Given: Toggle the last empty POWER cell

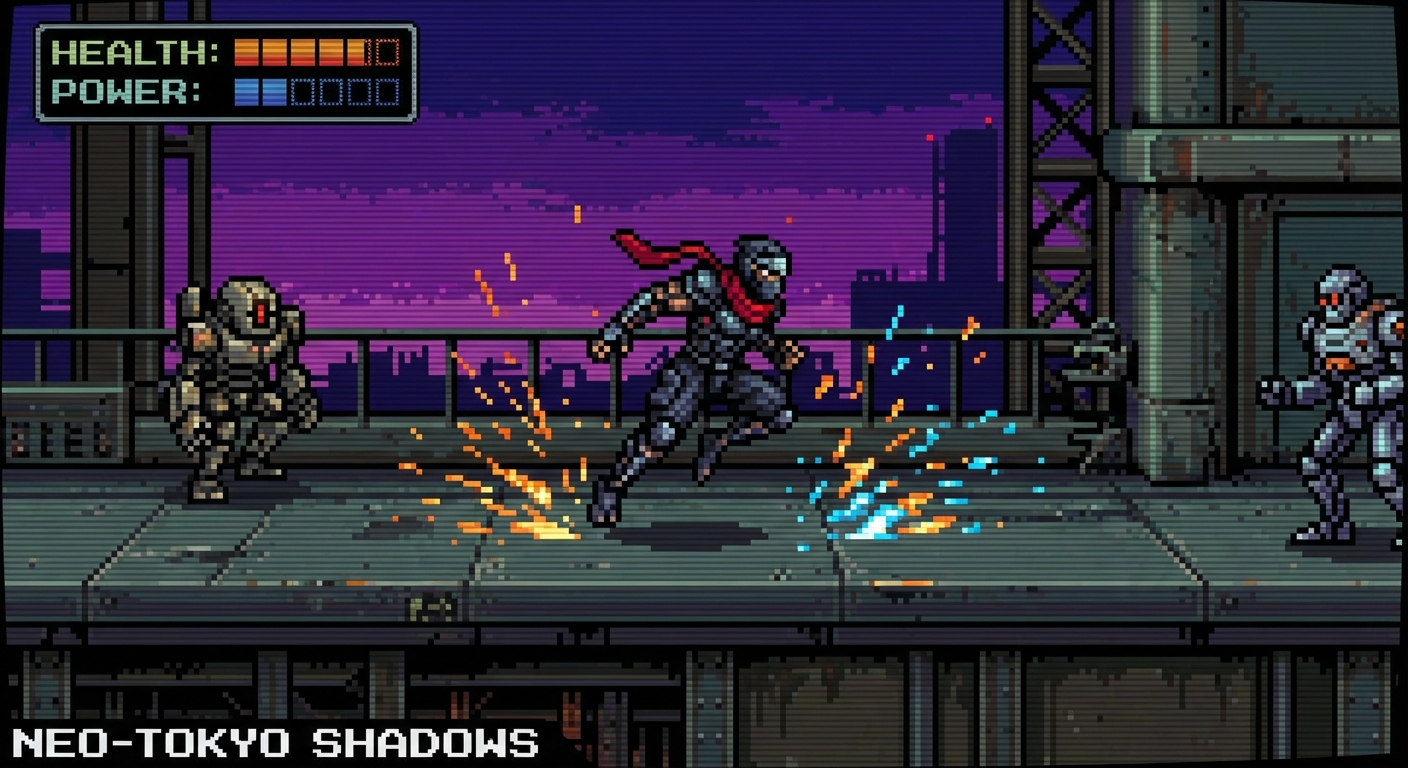Looking at the screenshot, I should [386, 93].
